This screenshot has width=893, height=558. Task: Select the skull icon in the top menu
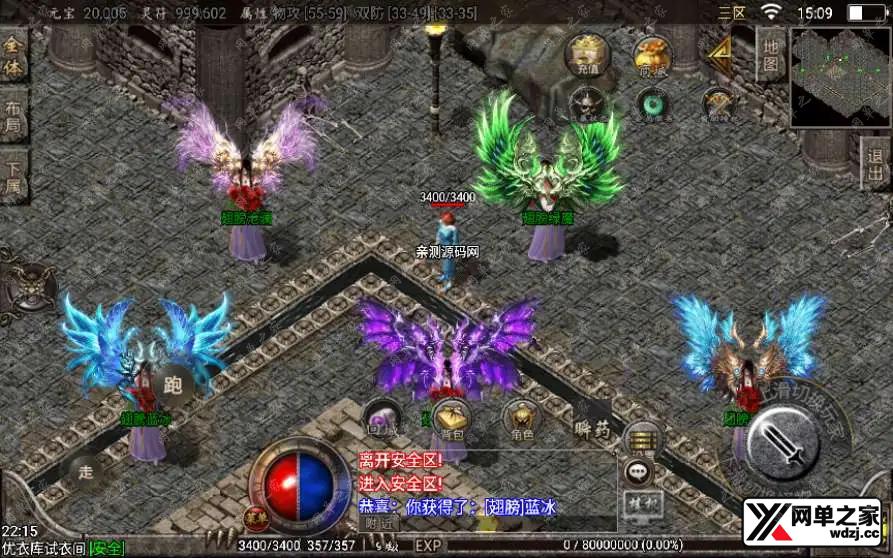(584, 102)
